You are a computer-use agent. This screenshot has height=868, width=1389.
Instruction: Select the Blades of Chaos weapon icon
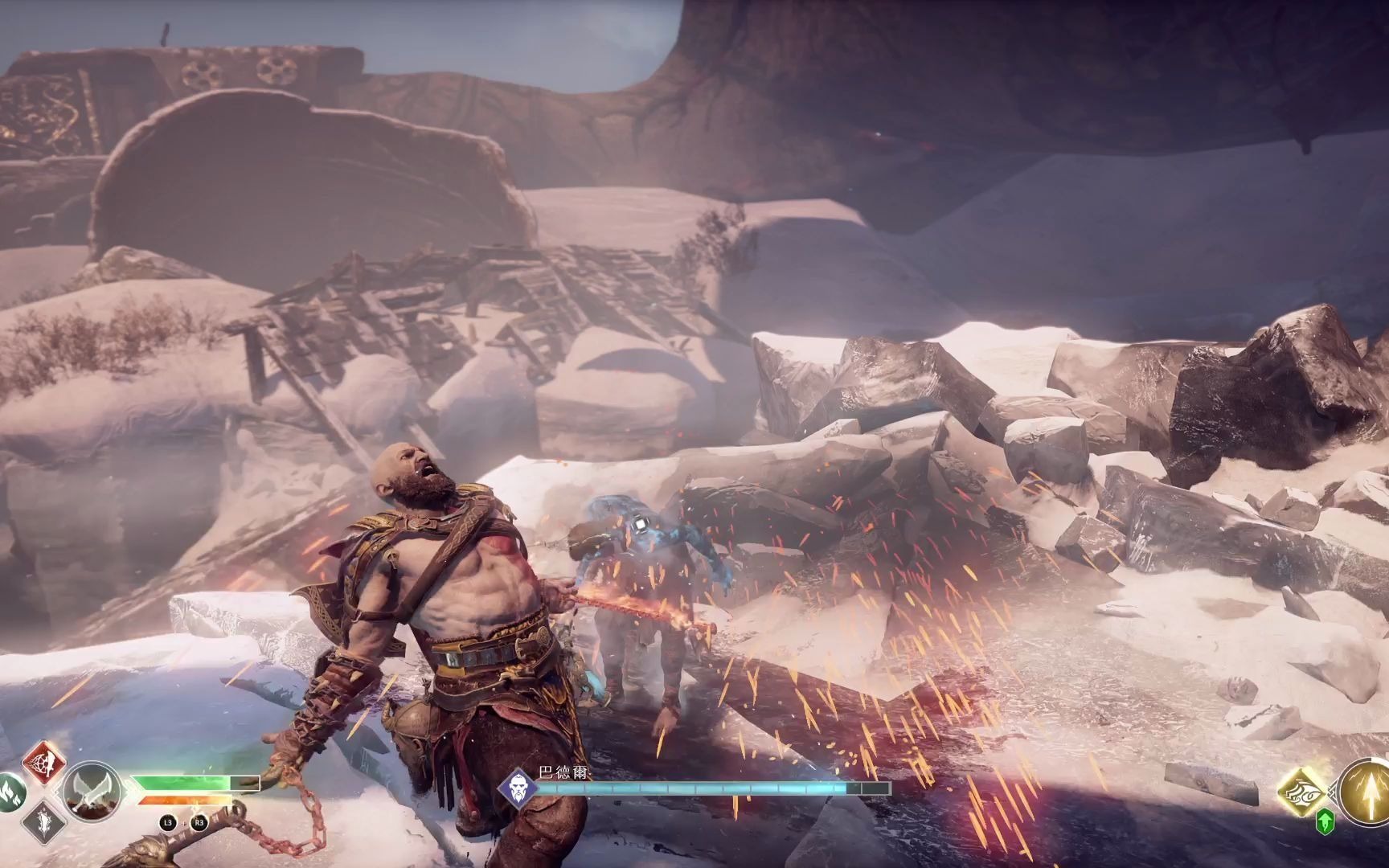tap(91, 792)
